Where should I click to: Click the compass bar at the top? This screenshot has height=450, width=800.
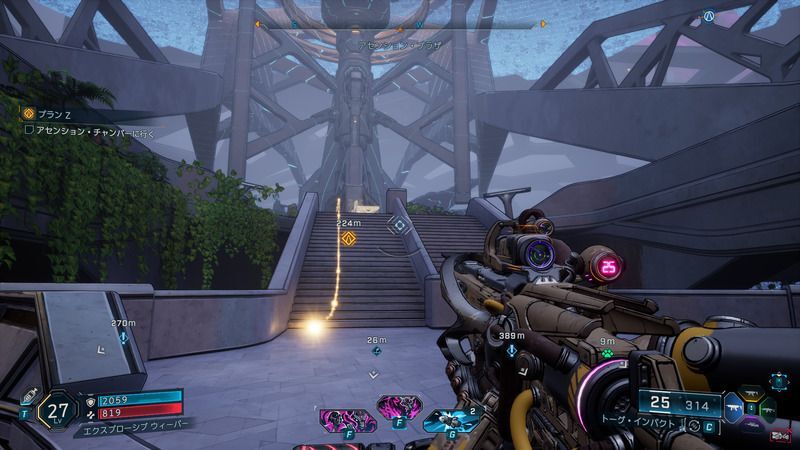(x=401, y=23)
